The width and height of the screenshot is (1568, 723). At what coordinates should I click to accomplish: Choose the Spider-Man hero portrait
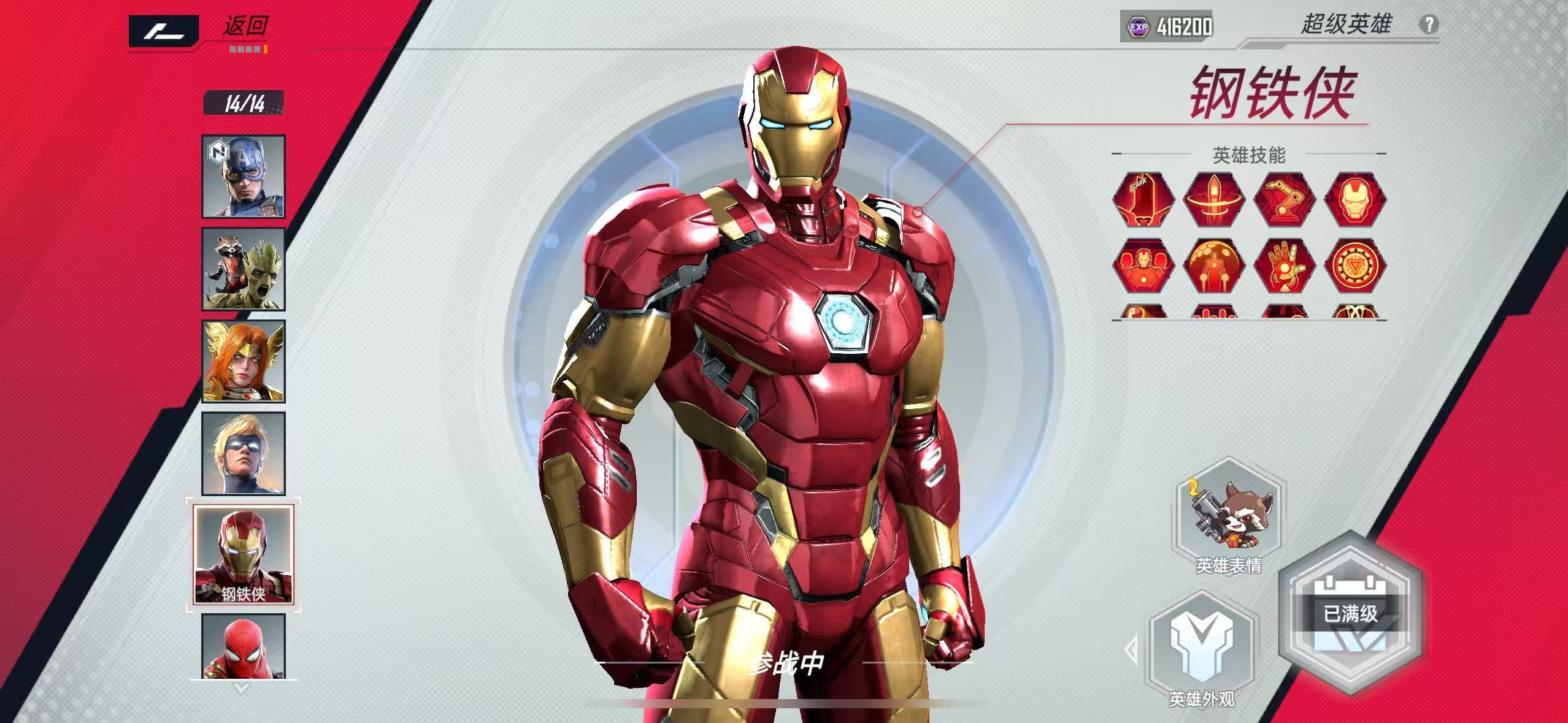coord(244,646)
